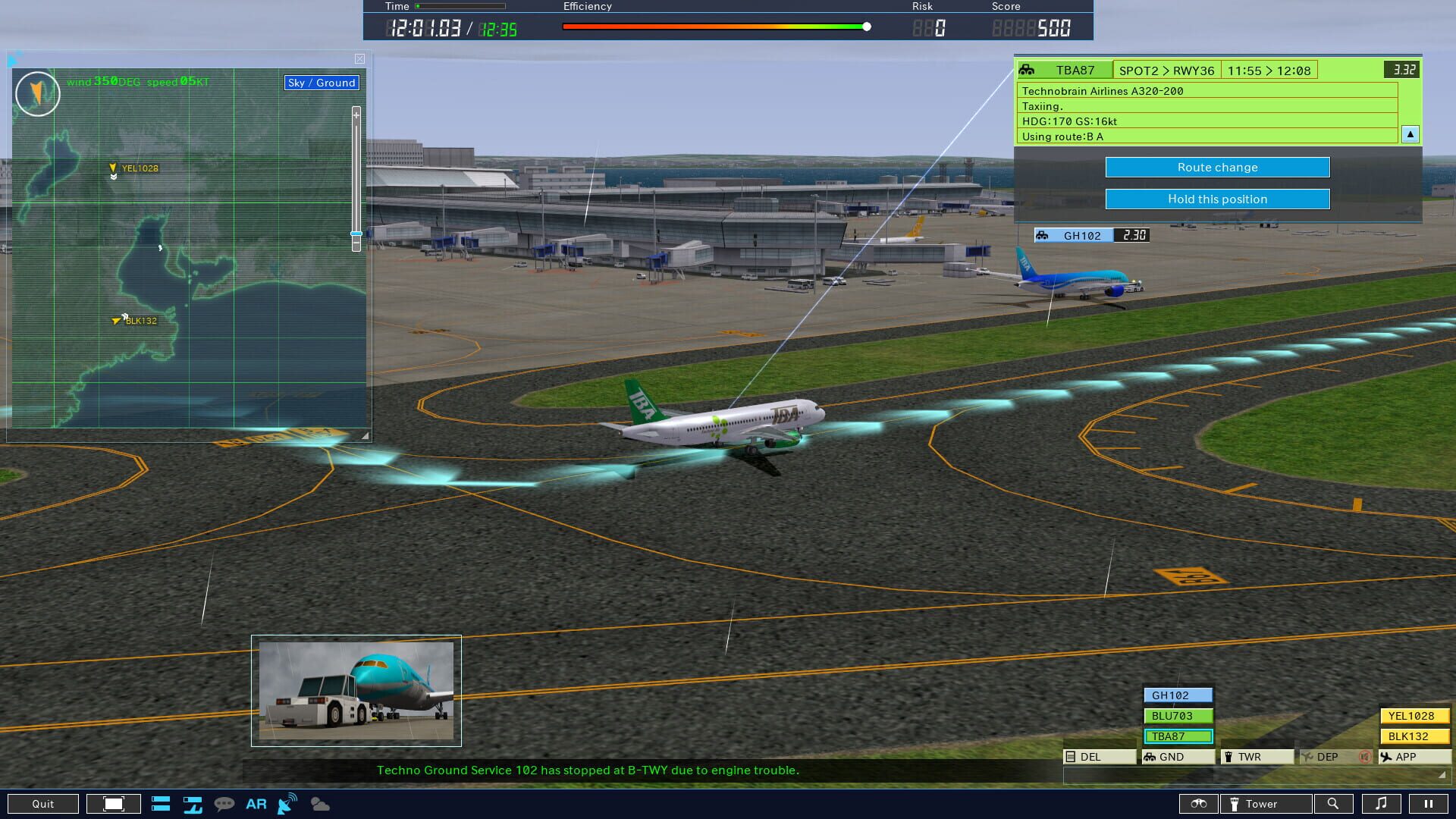Screen dimensions: 1456x819
Task: Expand the message log panel triangle
Action: click(x=1443, y=776)
